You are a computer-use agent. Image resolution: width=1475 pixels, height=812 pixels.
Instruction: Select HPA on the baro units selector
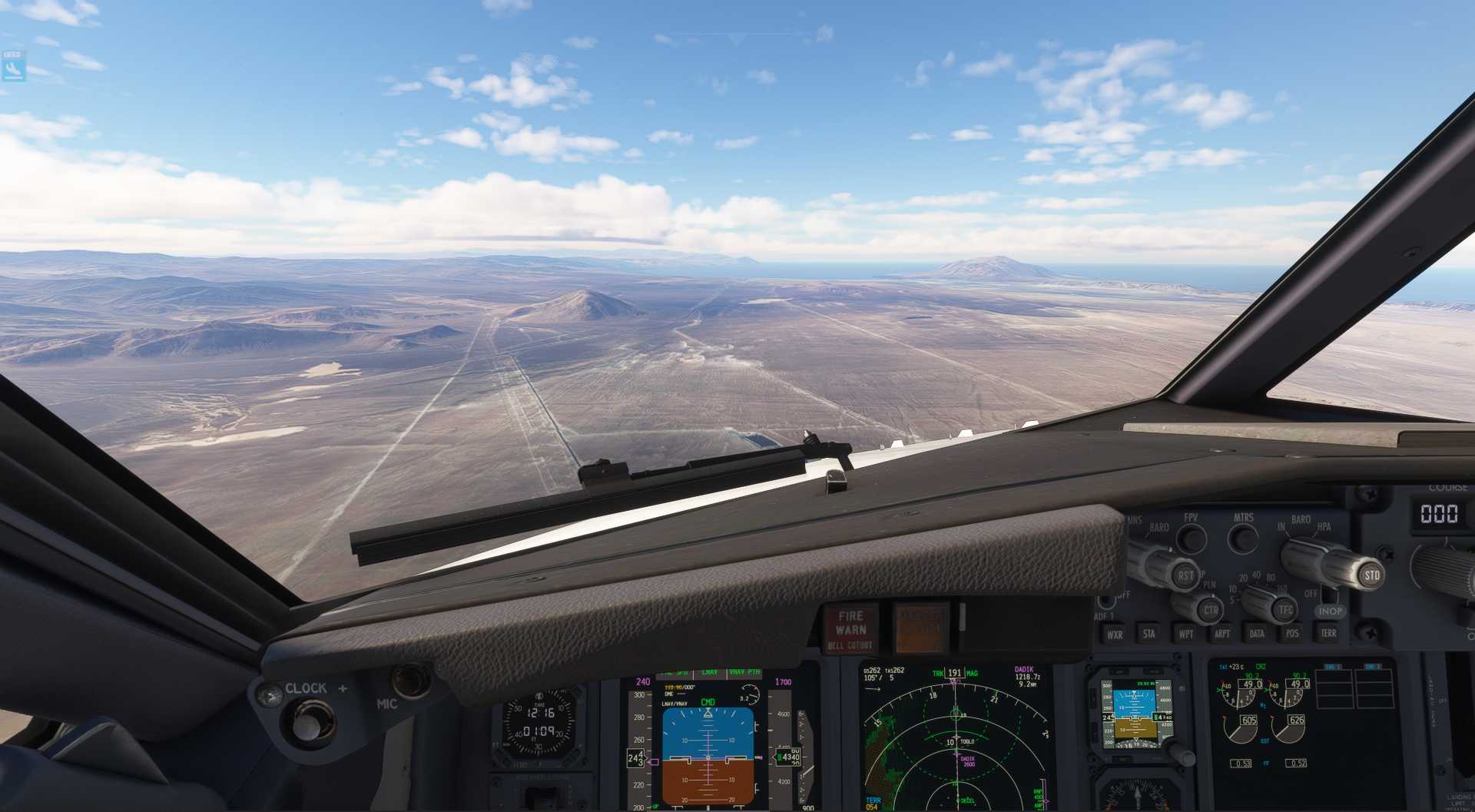click(1325, 526)
